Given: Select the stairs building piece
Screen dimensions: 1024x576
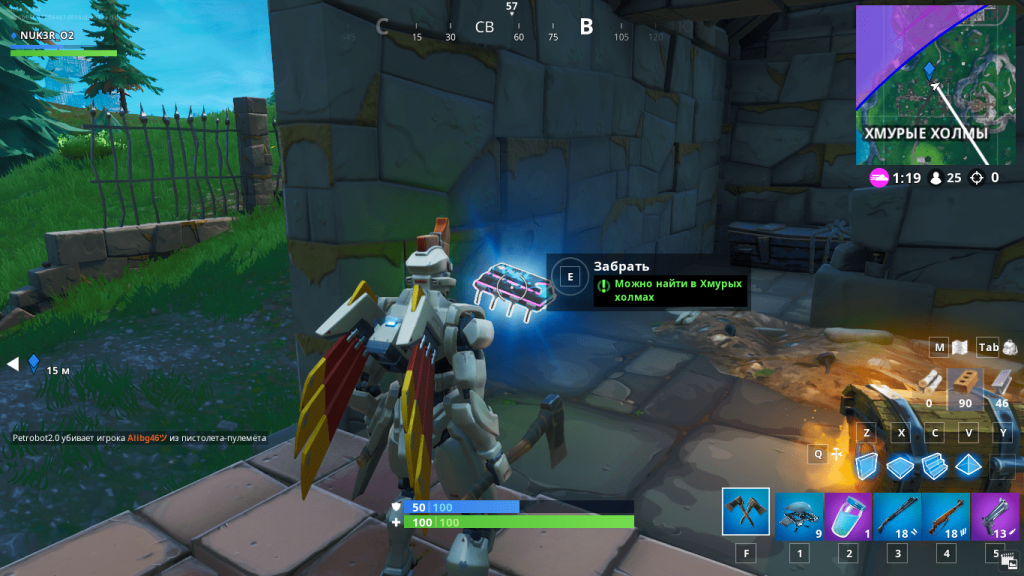Looking at the screenshot, I should pos(934,466).
